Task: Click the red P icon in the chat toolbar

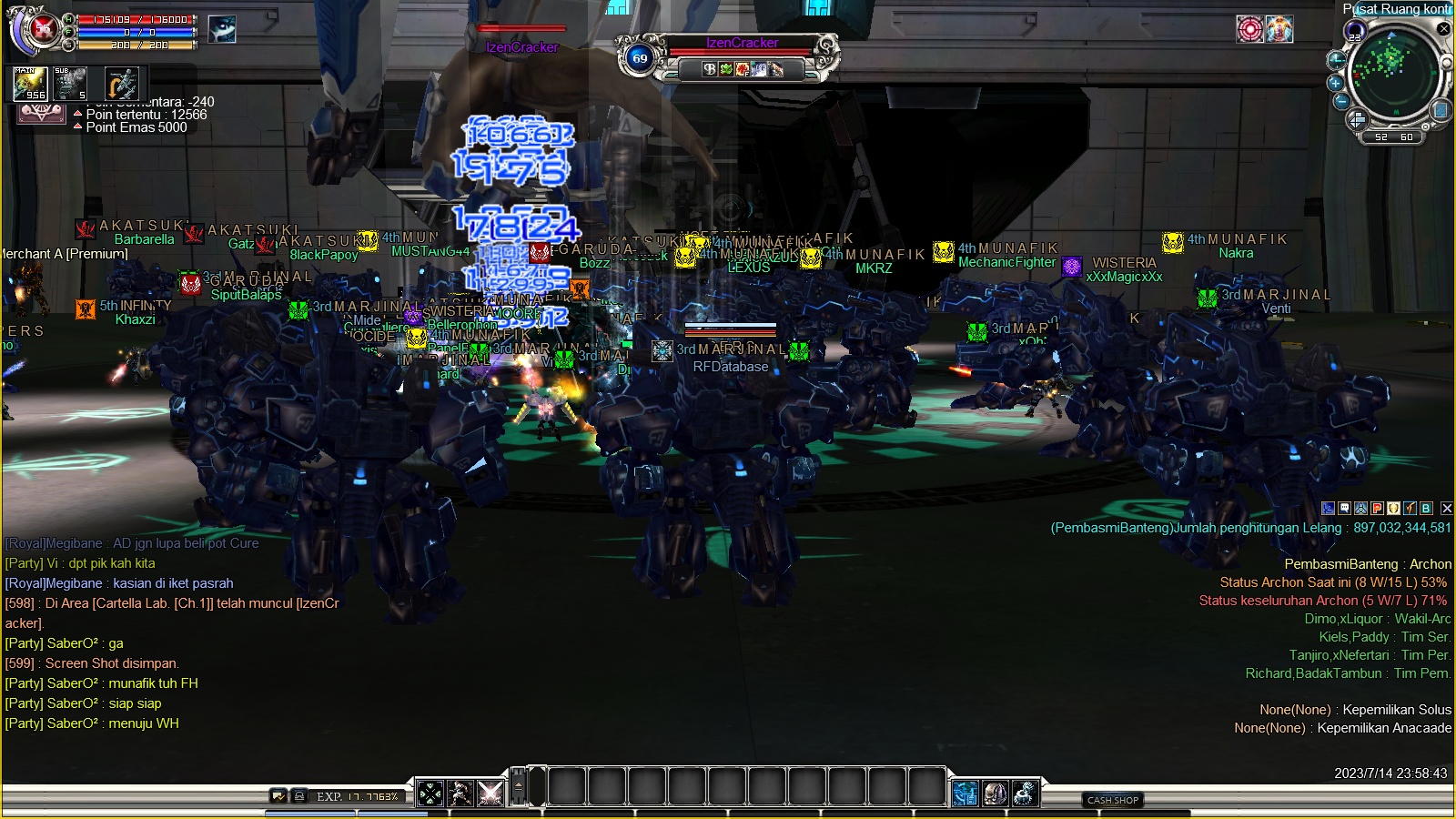Action: pyautogui.click(x=1377, y=511)
